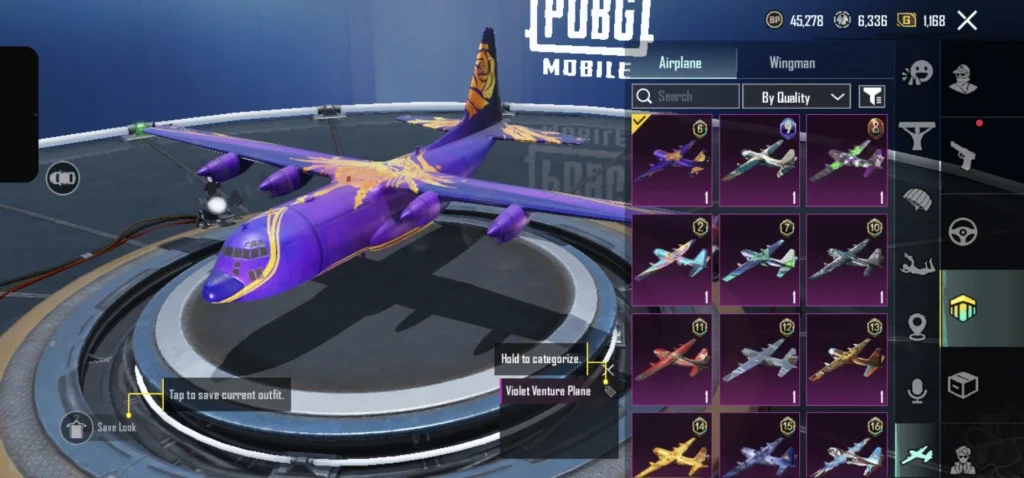Viewport: 1024px width, 478px height.
Task: Tap the Save Look button
Action: pyautogui.click(x=77, y=428)
